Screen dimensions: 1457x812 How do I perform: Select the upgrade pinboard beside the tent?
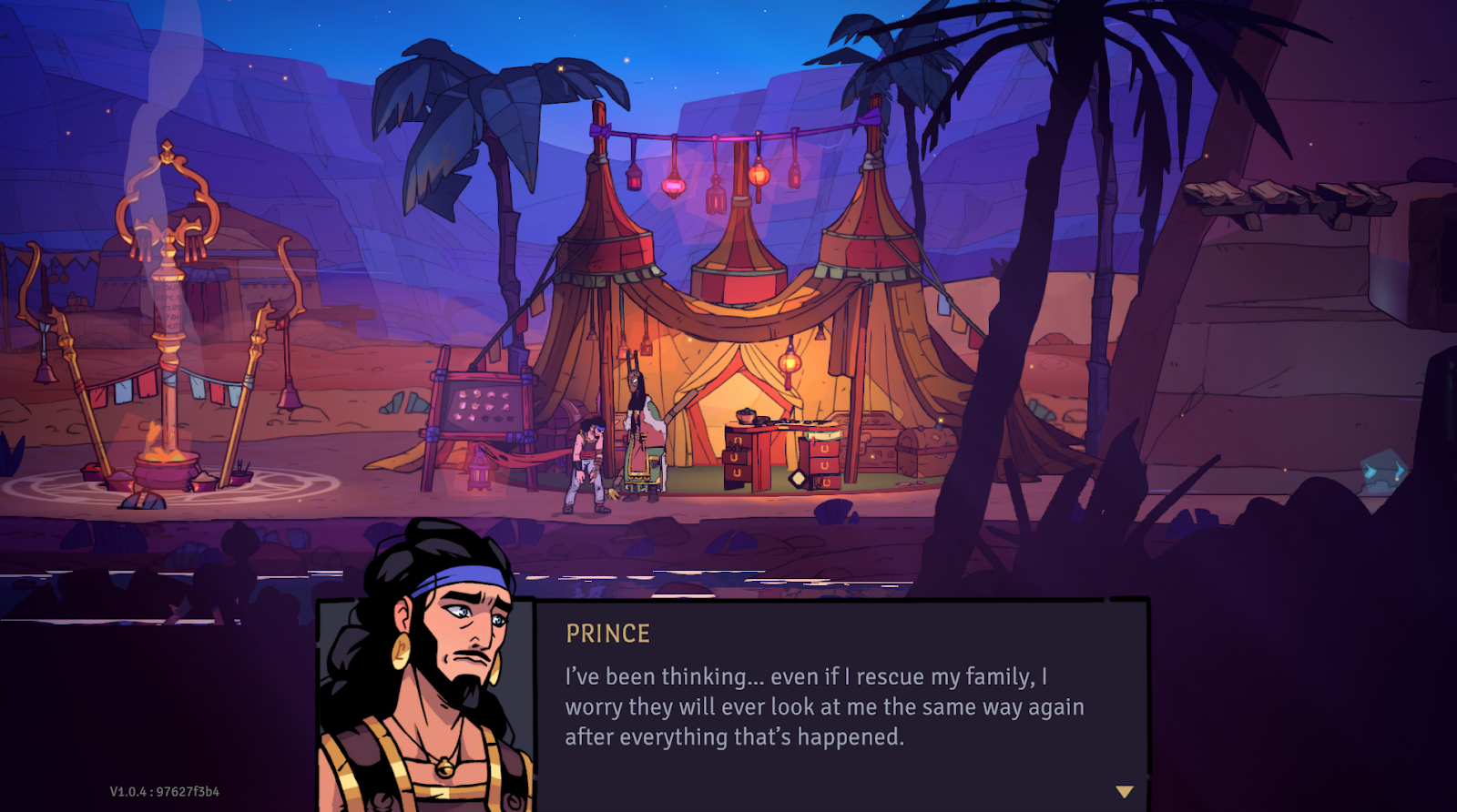481,404
